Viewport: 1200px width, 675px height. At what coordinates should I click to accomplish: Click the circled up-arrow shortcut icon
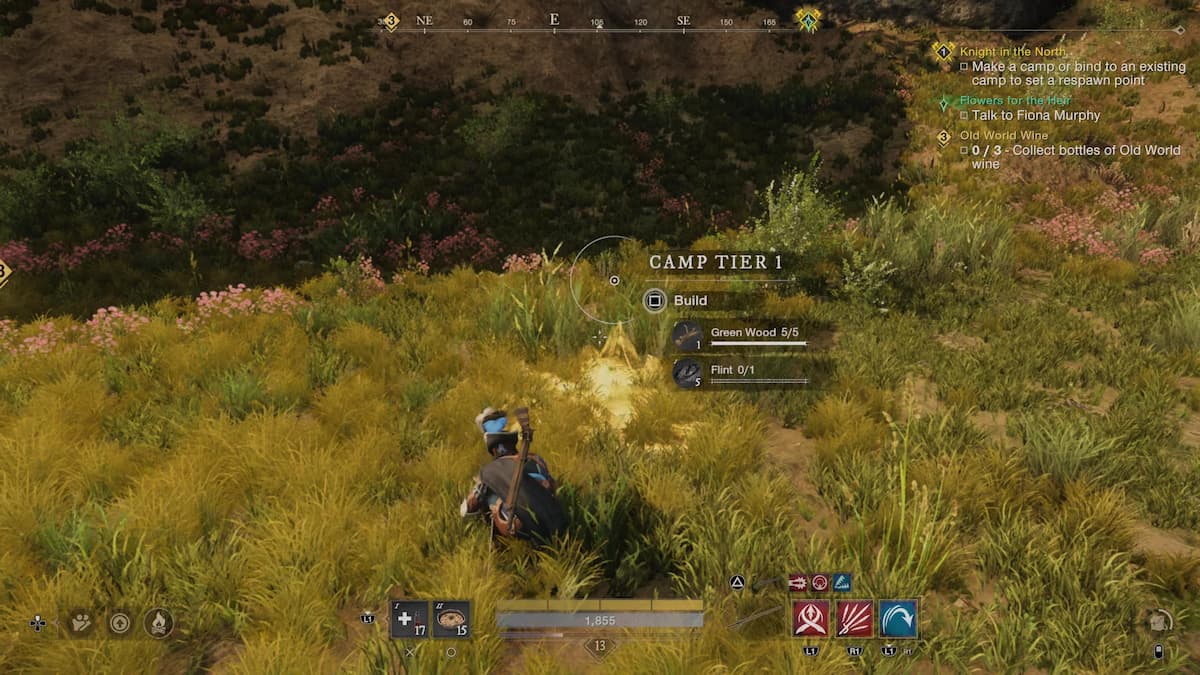pyautogui.click(x=119, y=623)
